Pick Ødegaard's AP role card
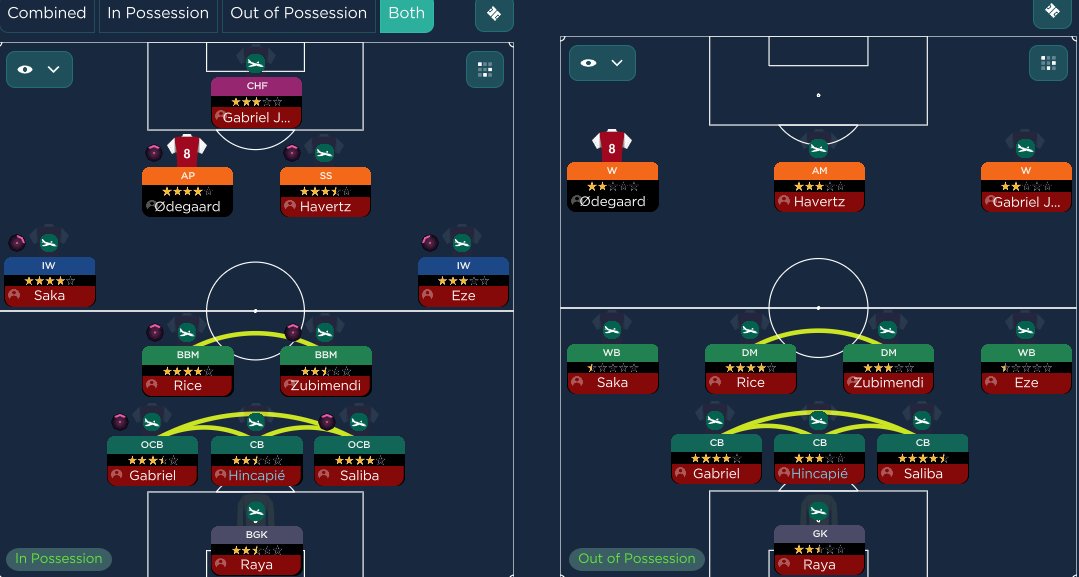Image resolution: width=1079 pixels, height=577 pixels. pyautogui.click(x=187, y=191)
